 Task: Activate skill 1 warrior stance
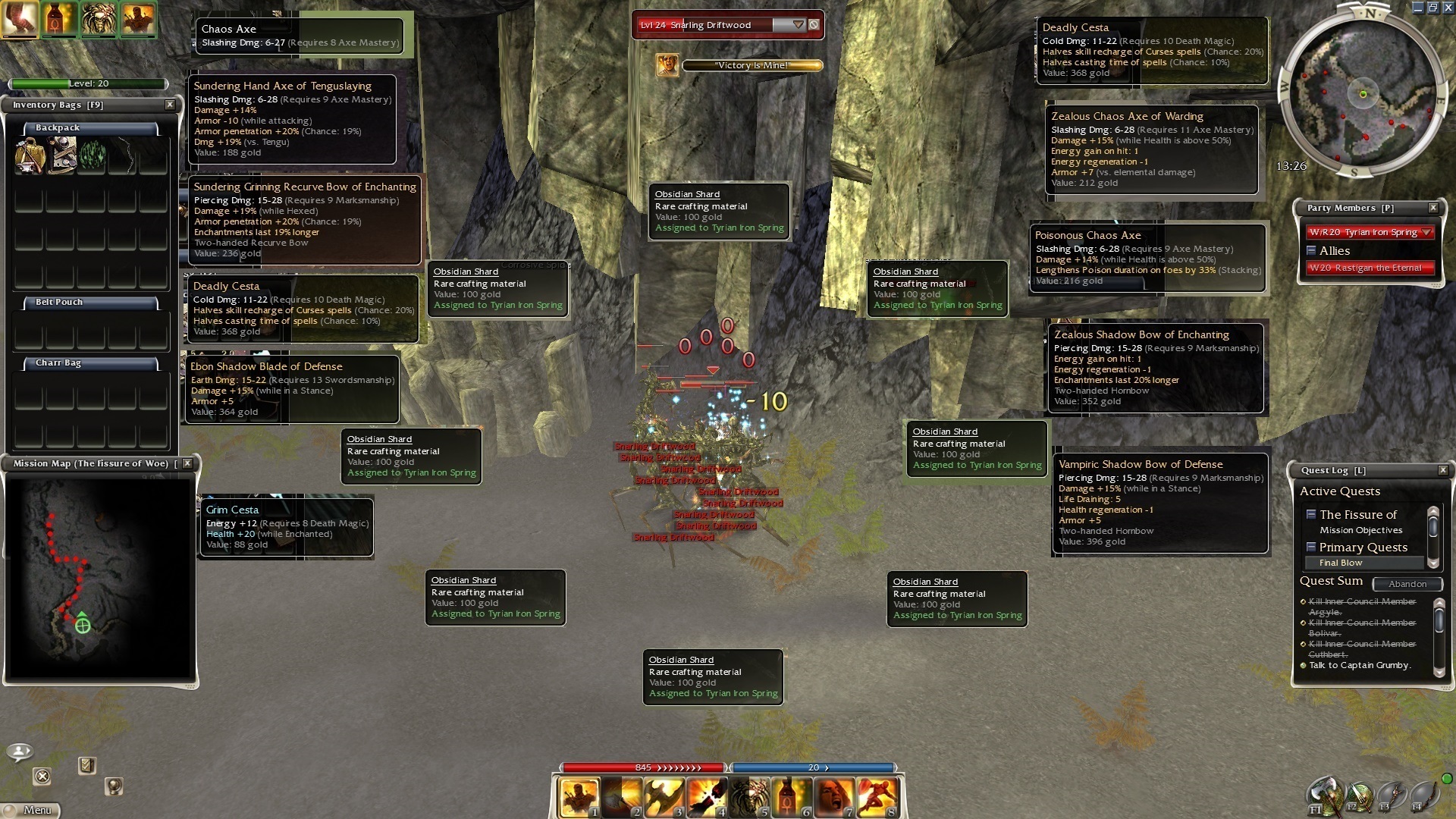point(579,797)
